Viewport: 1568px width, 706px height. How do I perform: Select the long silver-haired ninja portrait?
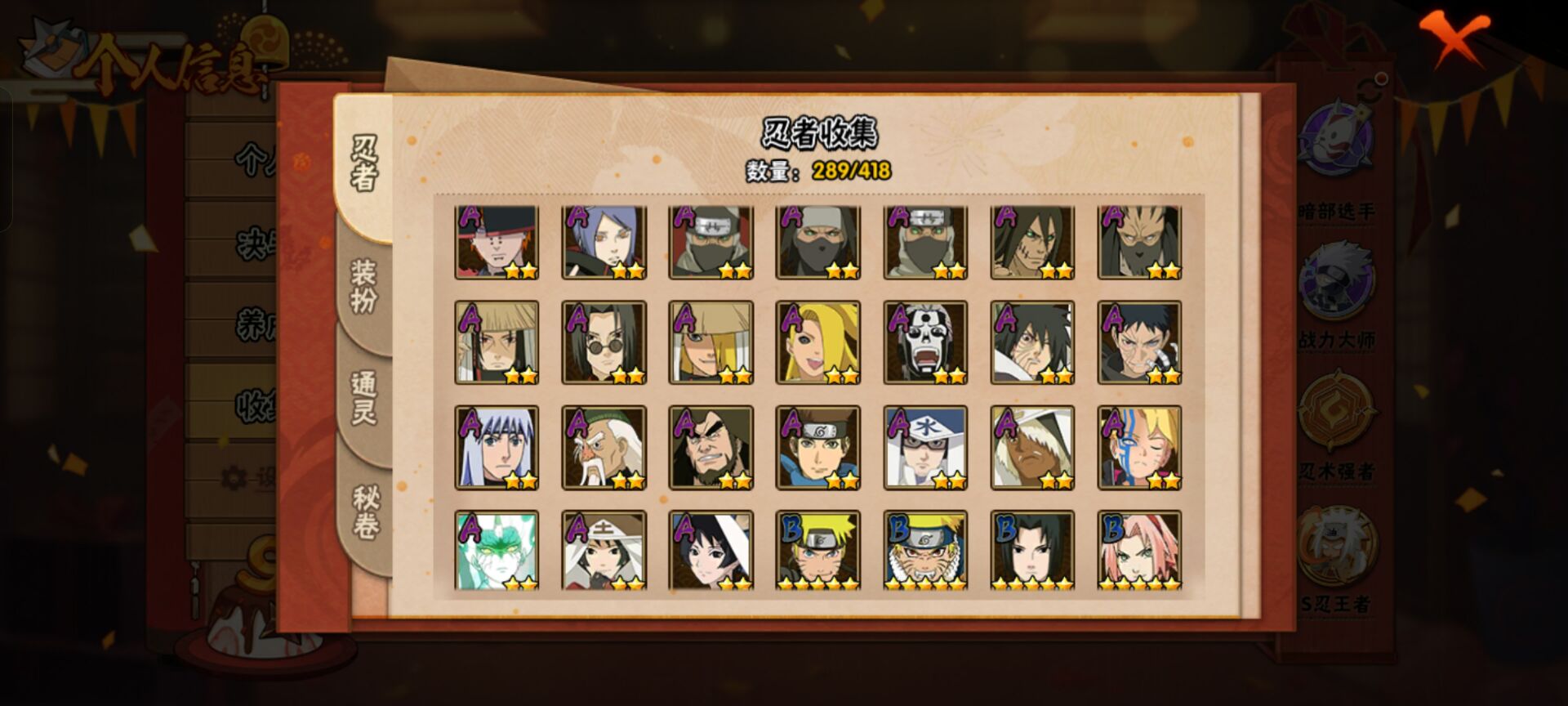(x=497, y=448)
